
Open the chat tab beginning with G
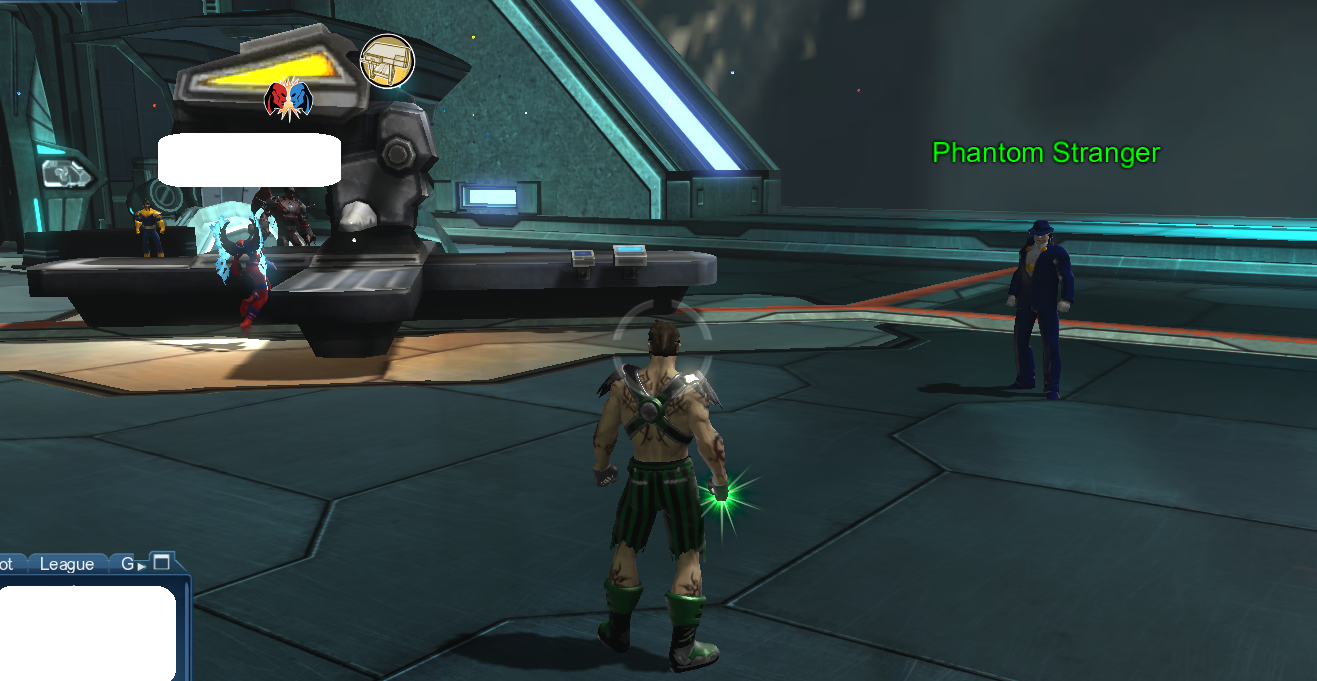click(125, 564)
